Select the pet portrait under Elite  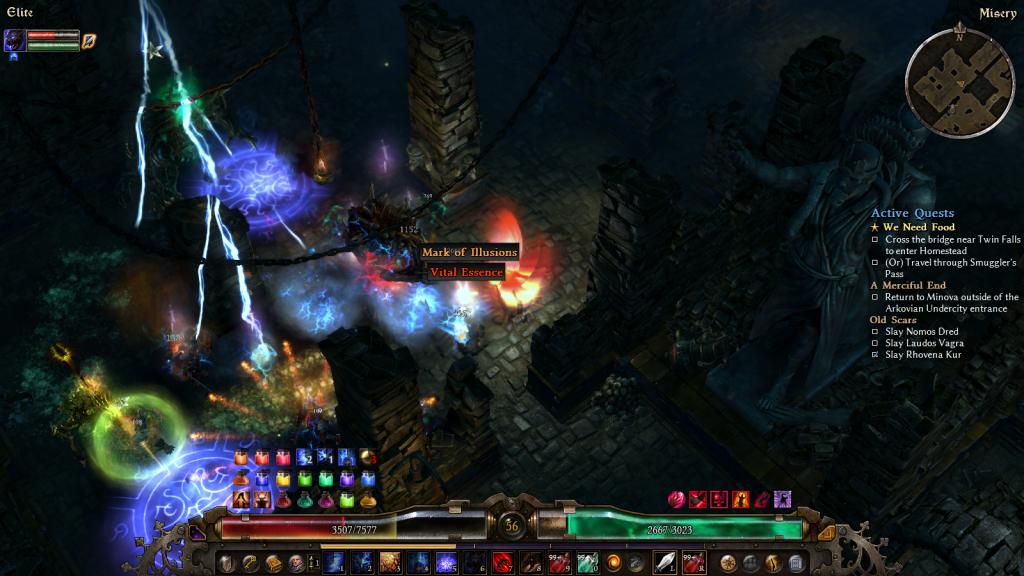15,40
